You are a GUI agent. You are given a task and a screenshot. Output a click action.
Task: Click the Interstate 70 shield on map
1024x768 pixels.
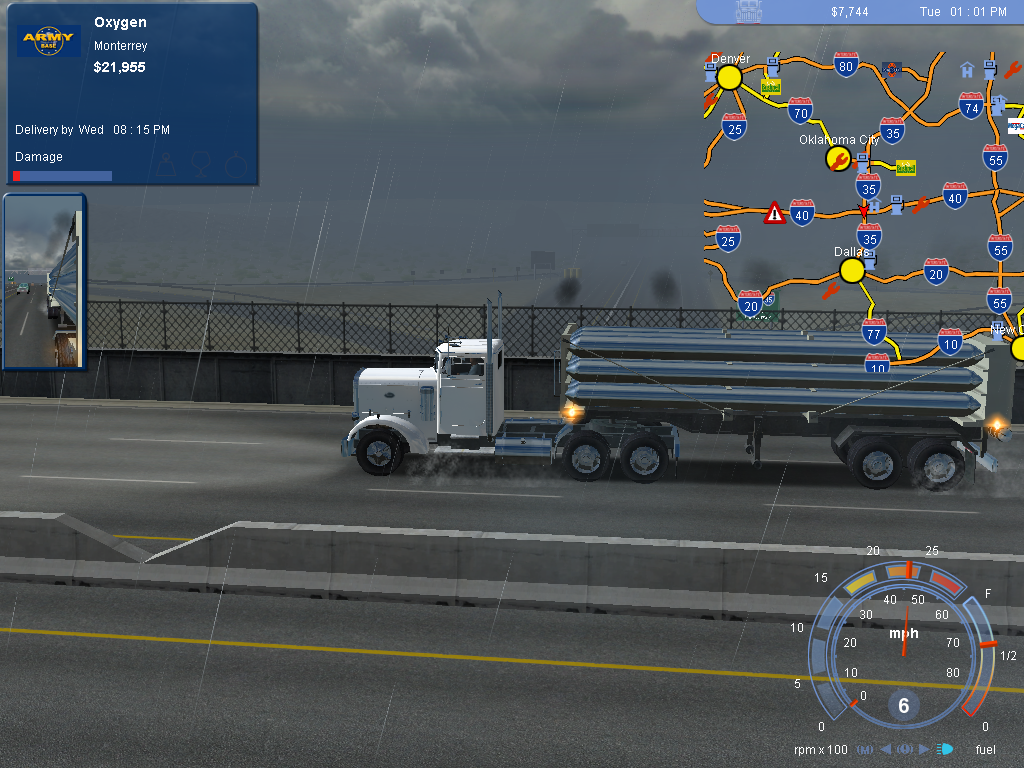point(800,110)
